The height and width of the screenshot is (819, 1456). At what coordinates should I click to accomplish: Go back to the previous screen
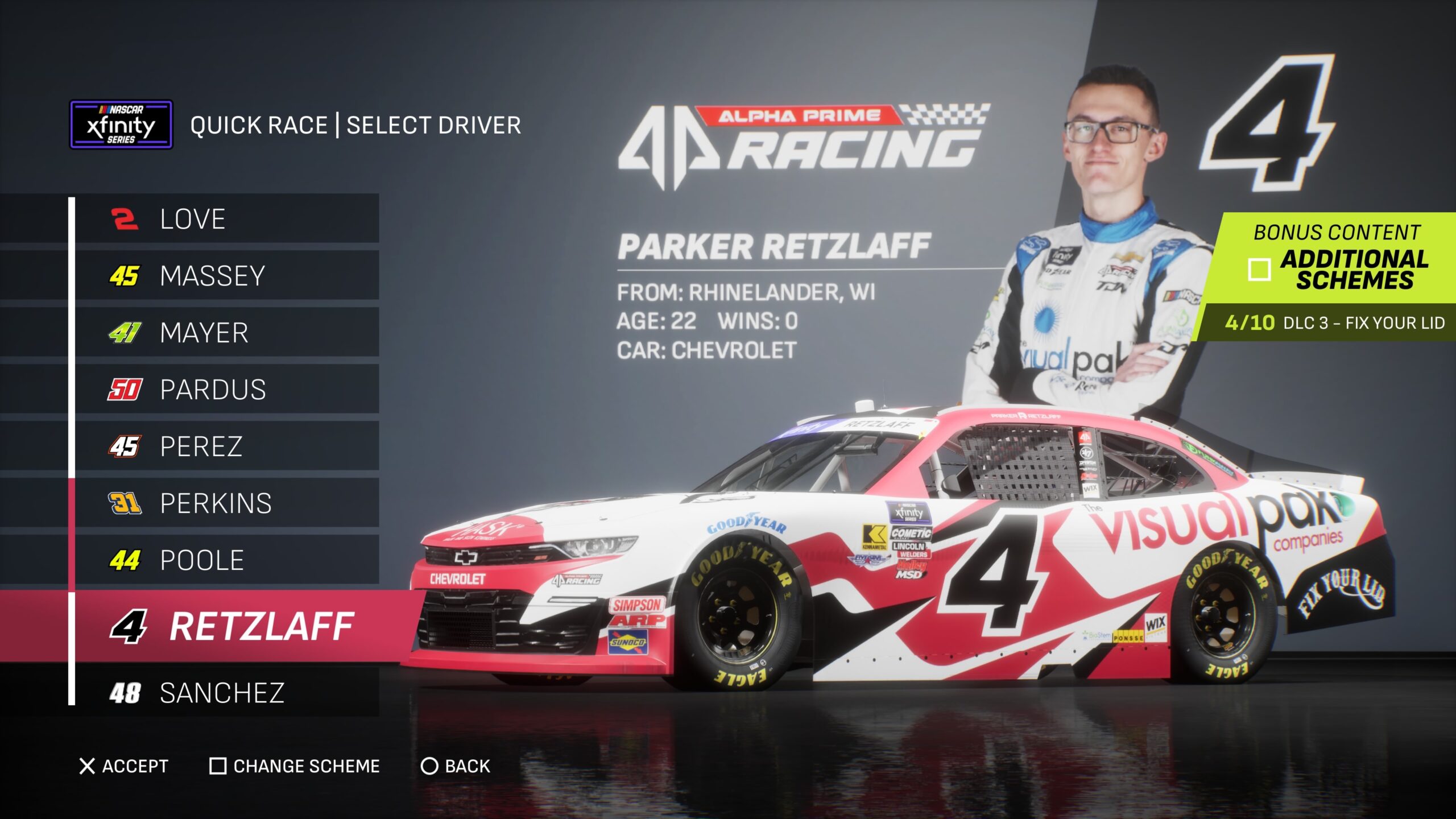455,766
